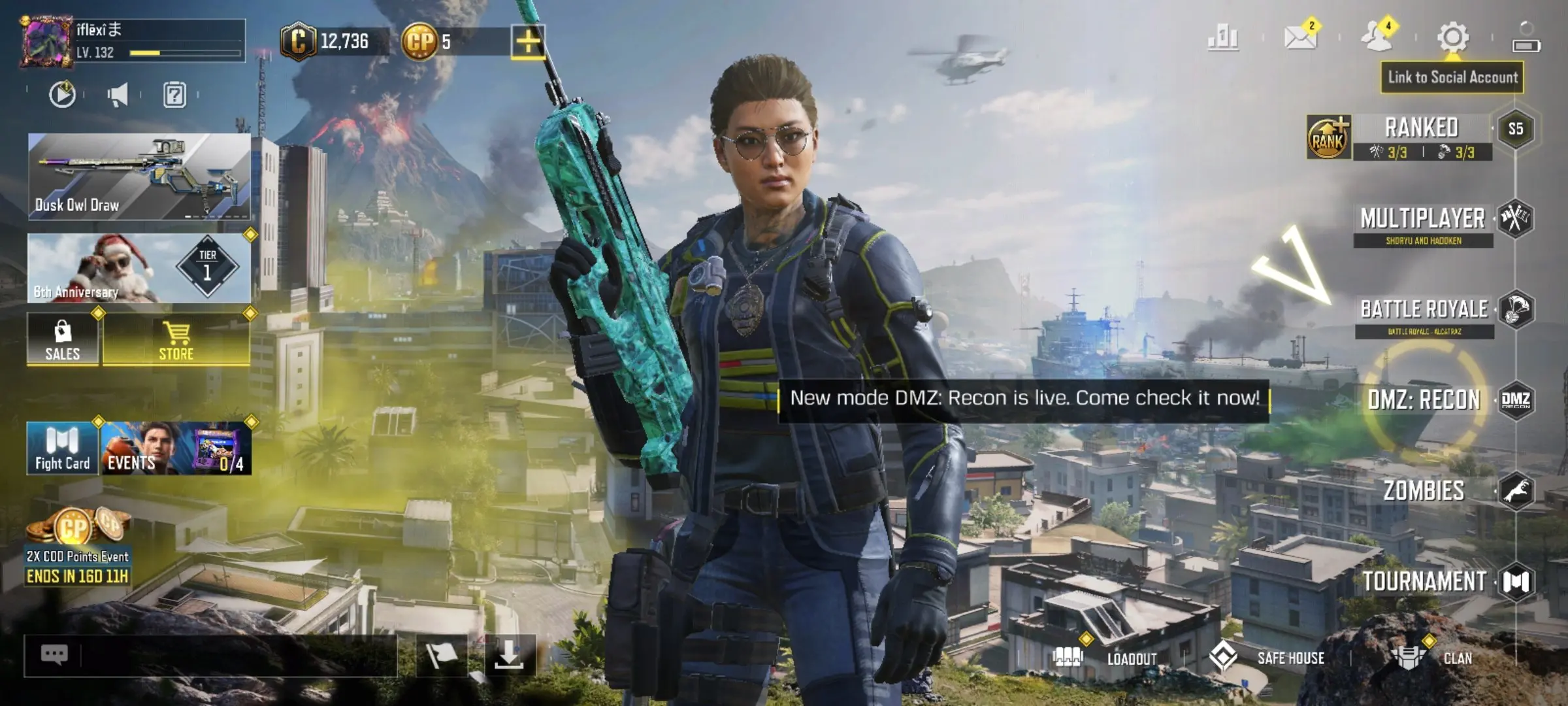The image size is (1568, 706).
Task: Launch the DMZ: Recon mode
Action: pos(1424,399)
